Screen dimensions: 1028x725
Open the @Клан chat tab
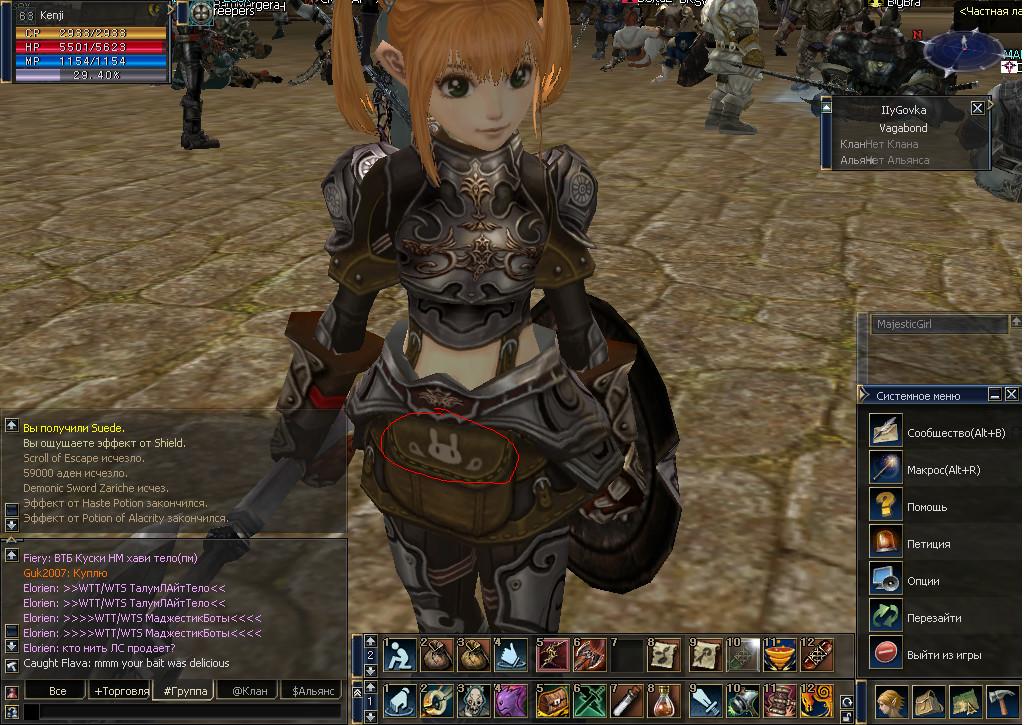pos(249,691)
